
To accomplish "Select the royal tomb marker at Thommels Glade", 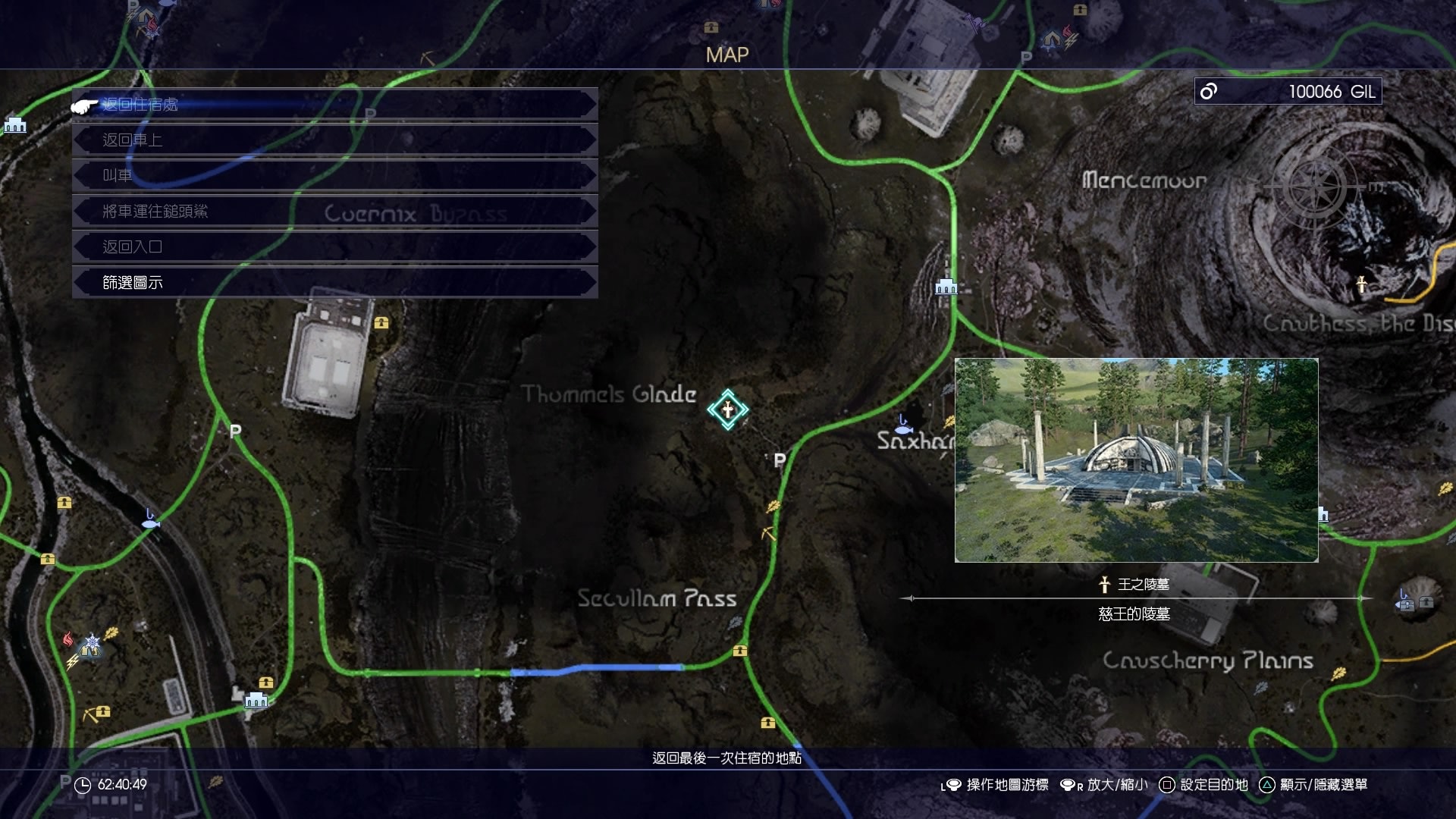I will [727, 410].
